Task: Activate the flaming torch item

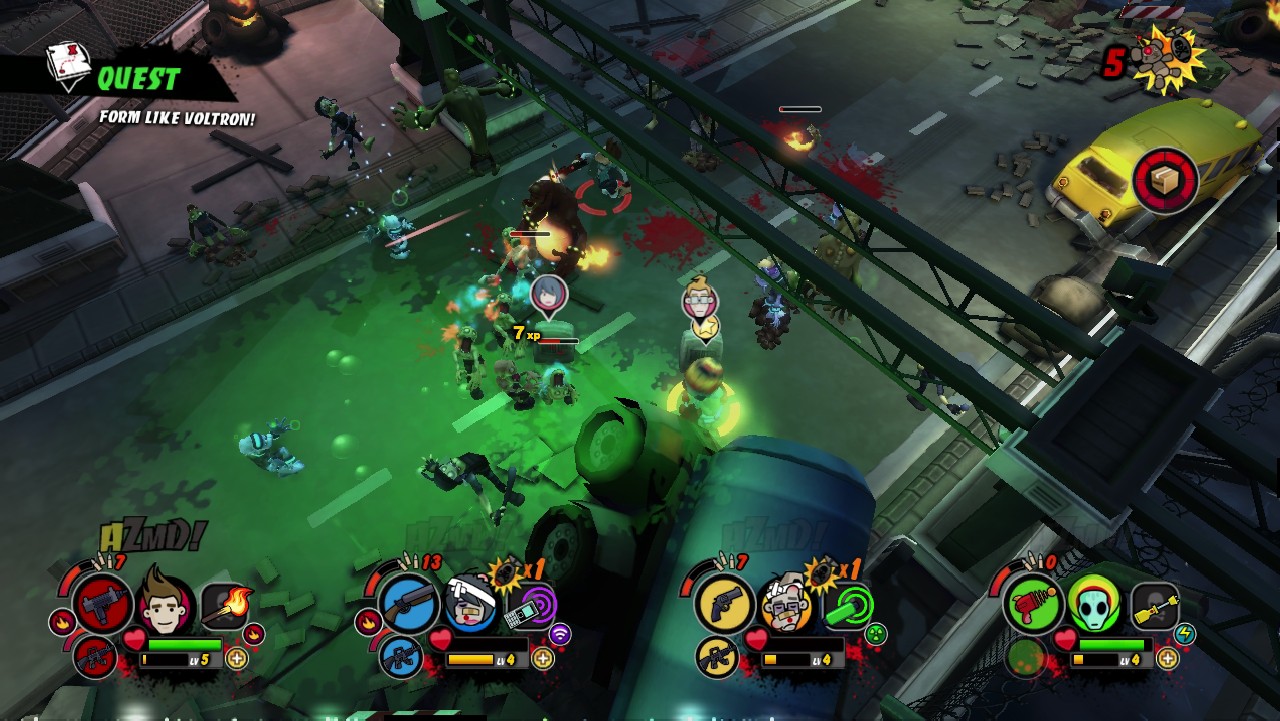Action: pyautogui.click(x=228, y=604)
